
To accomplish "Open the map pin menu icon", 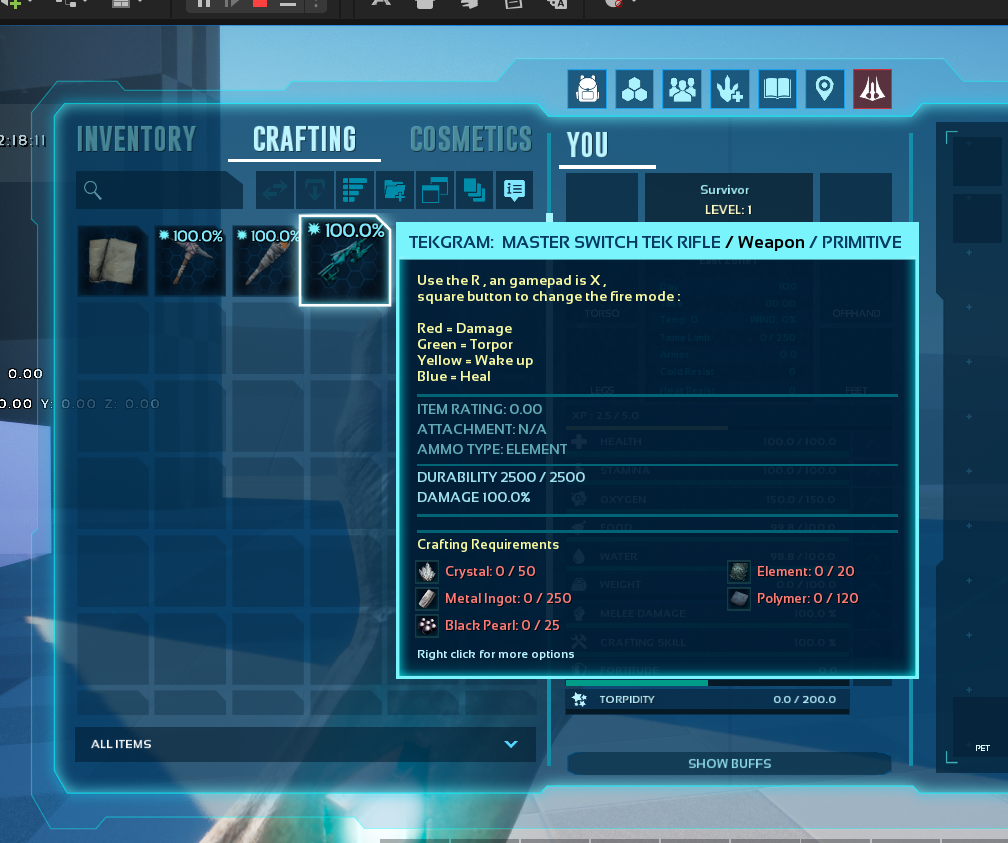I will (x=824, y=90).
